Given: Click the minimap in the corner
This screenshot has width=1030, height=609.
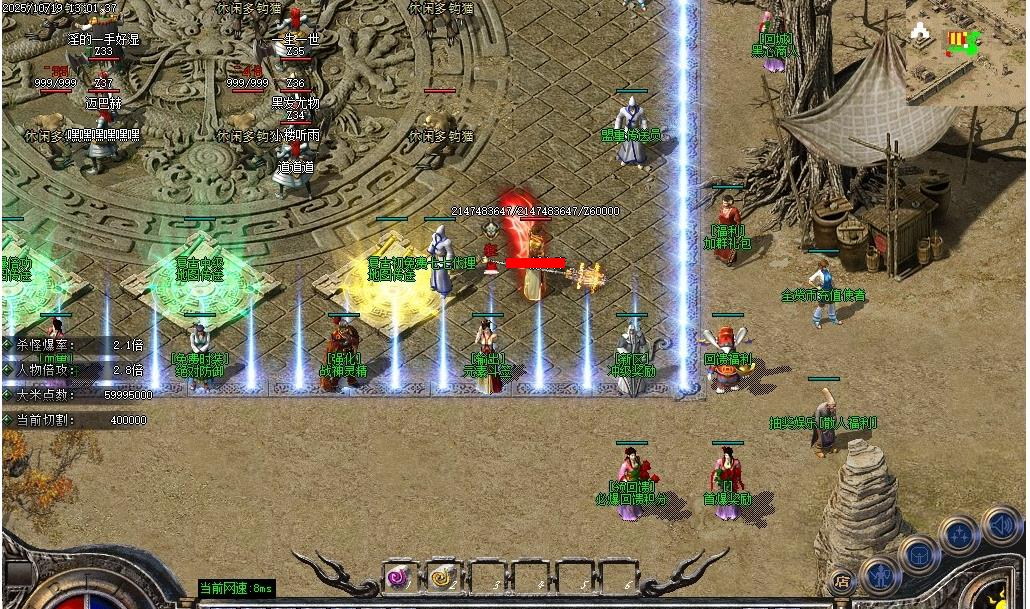Looking at the screenshot, I should pyautogui.click(x=967, y=52).
